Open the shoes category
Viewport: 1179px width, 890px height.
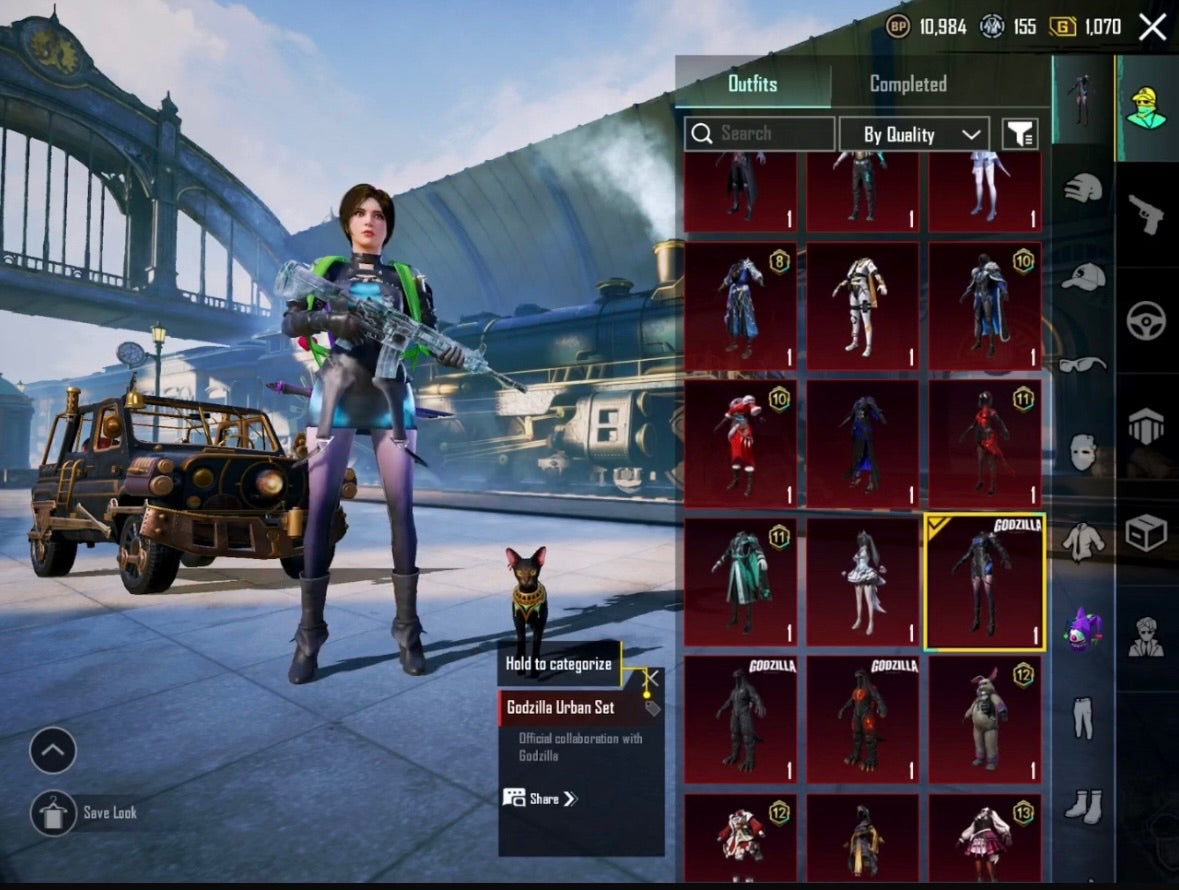pyautogui.click(x=1083, y=804)
